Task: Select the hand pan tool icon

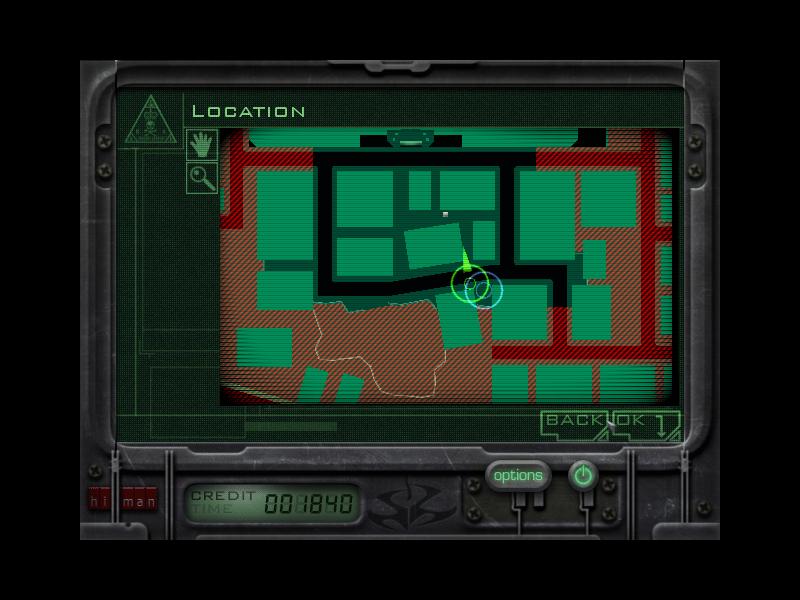Action: pyautogui.click(x=202, y=144)
